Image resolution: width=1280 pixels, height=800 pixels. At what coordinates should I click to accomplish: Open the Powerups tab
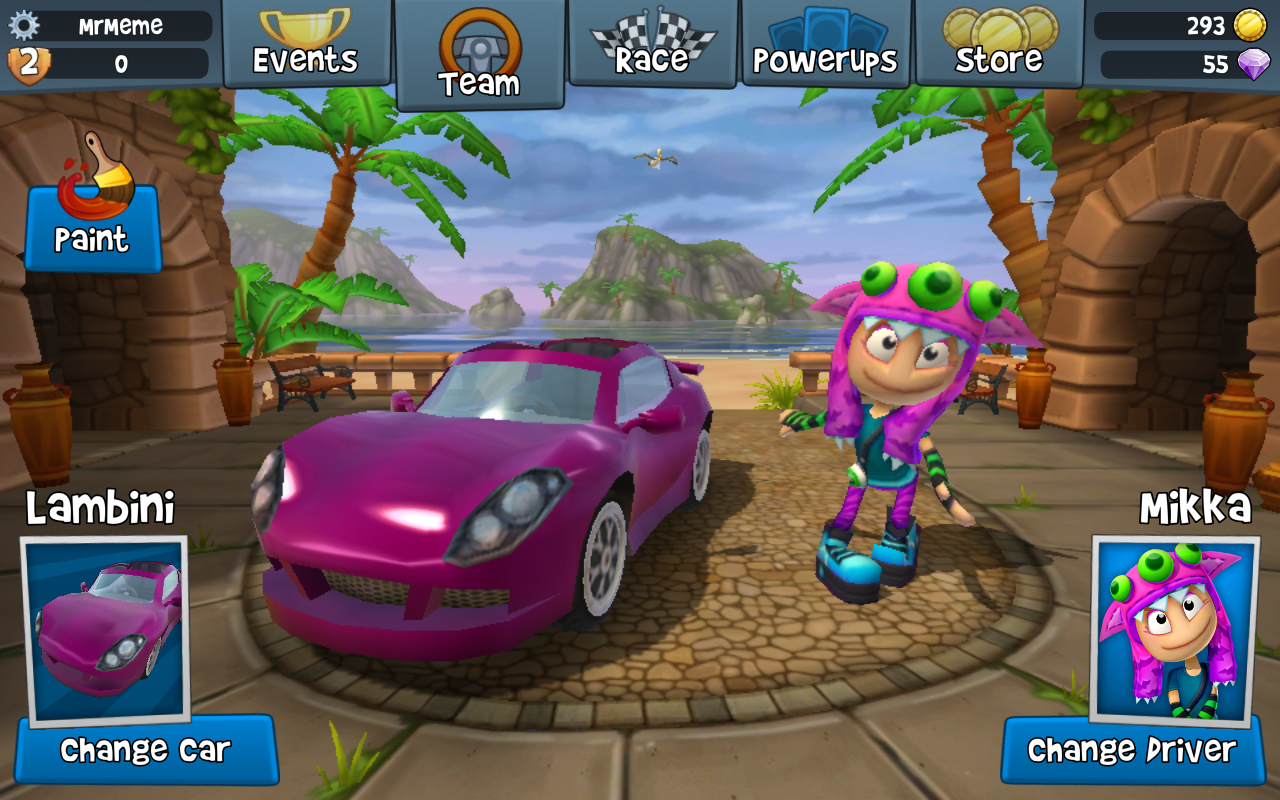point(826,44)
